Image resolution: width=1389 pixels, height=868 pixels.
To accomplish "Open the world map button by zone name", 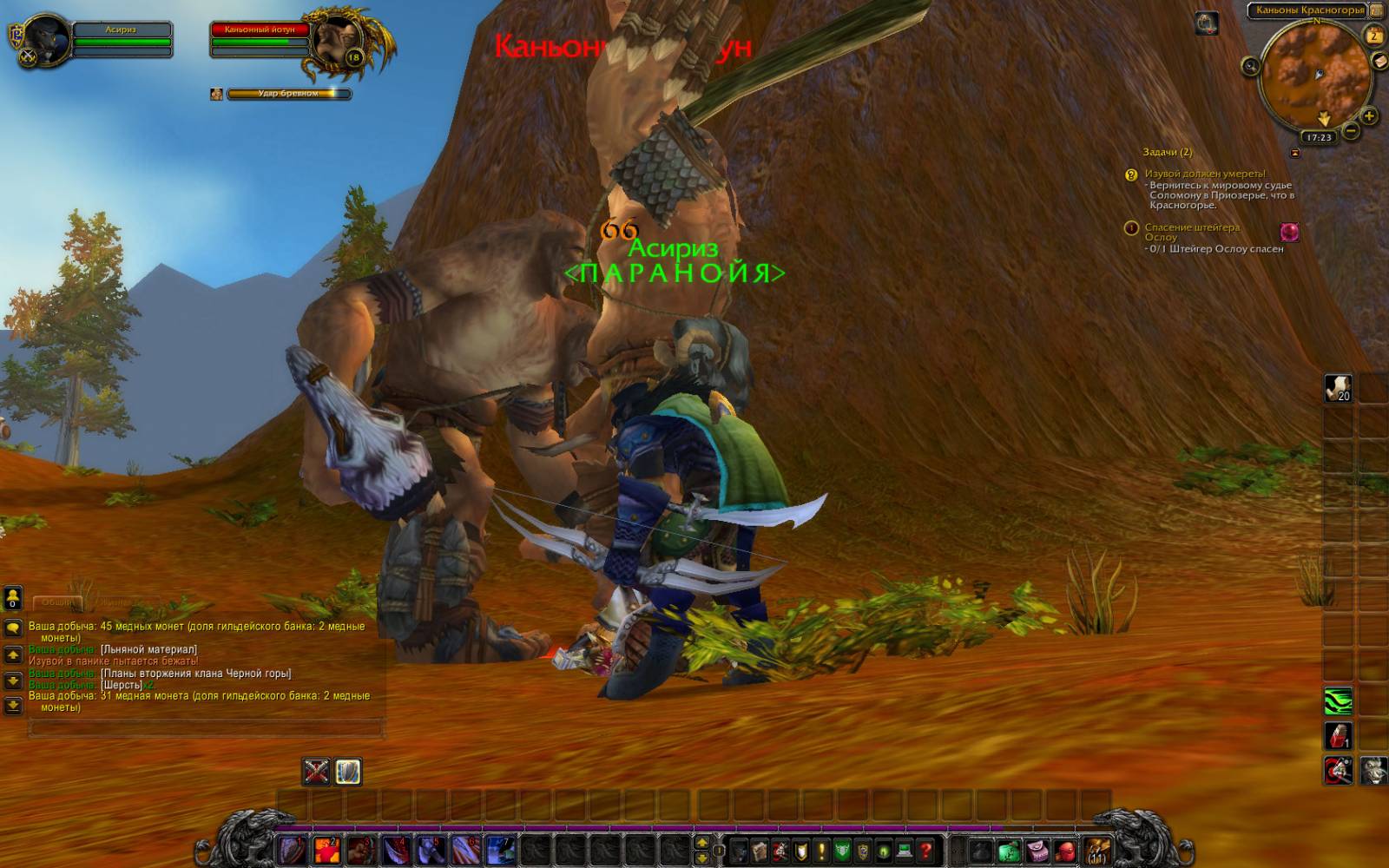I will coord(1377,10).
